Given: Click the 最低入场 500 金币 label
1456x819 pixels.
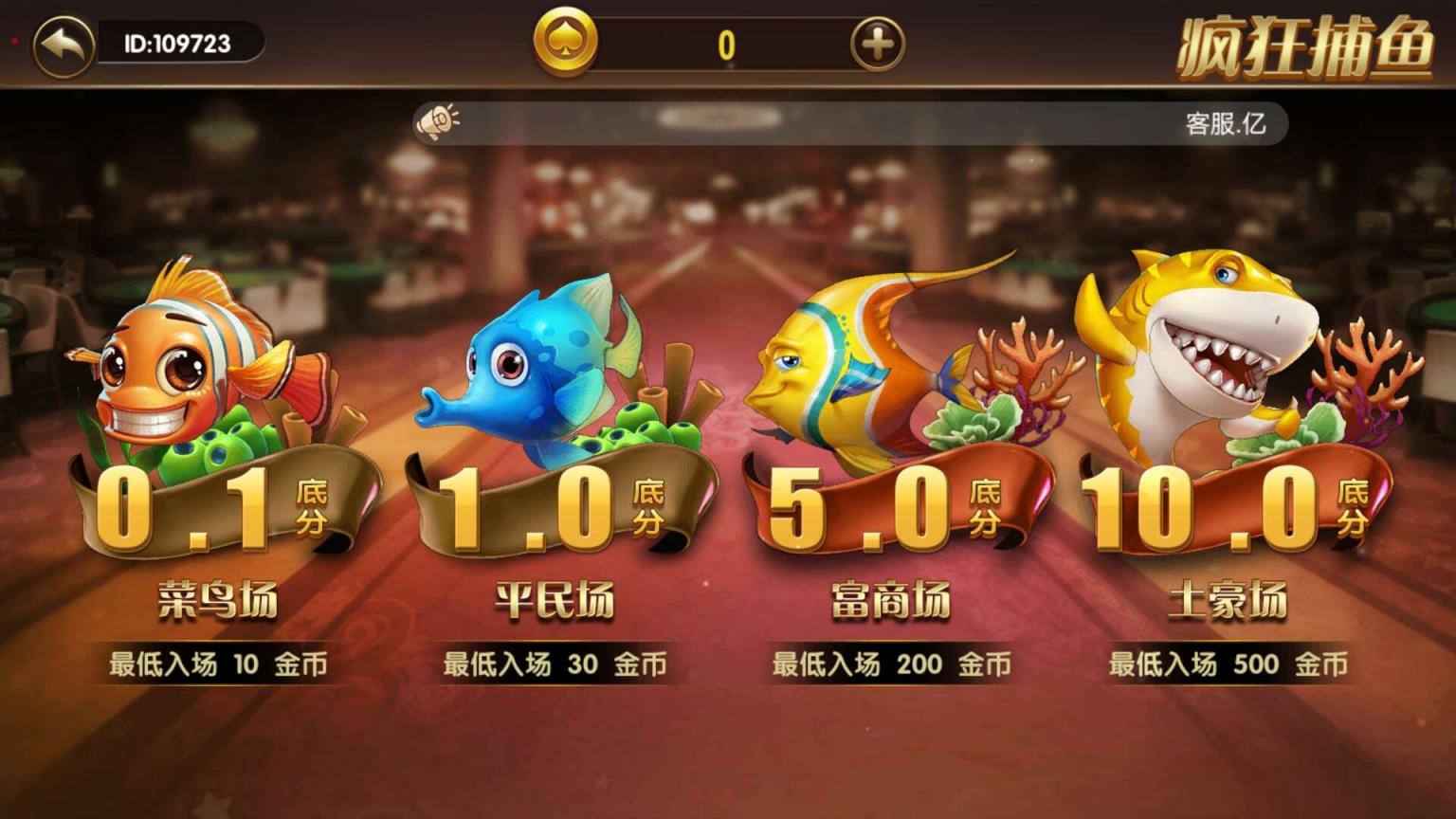Looking at the screenshot, I should point(1228,665).
